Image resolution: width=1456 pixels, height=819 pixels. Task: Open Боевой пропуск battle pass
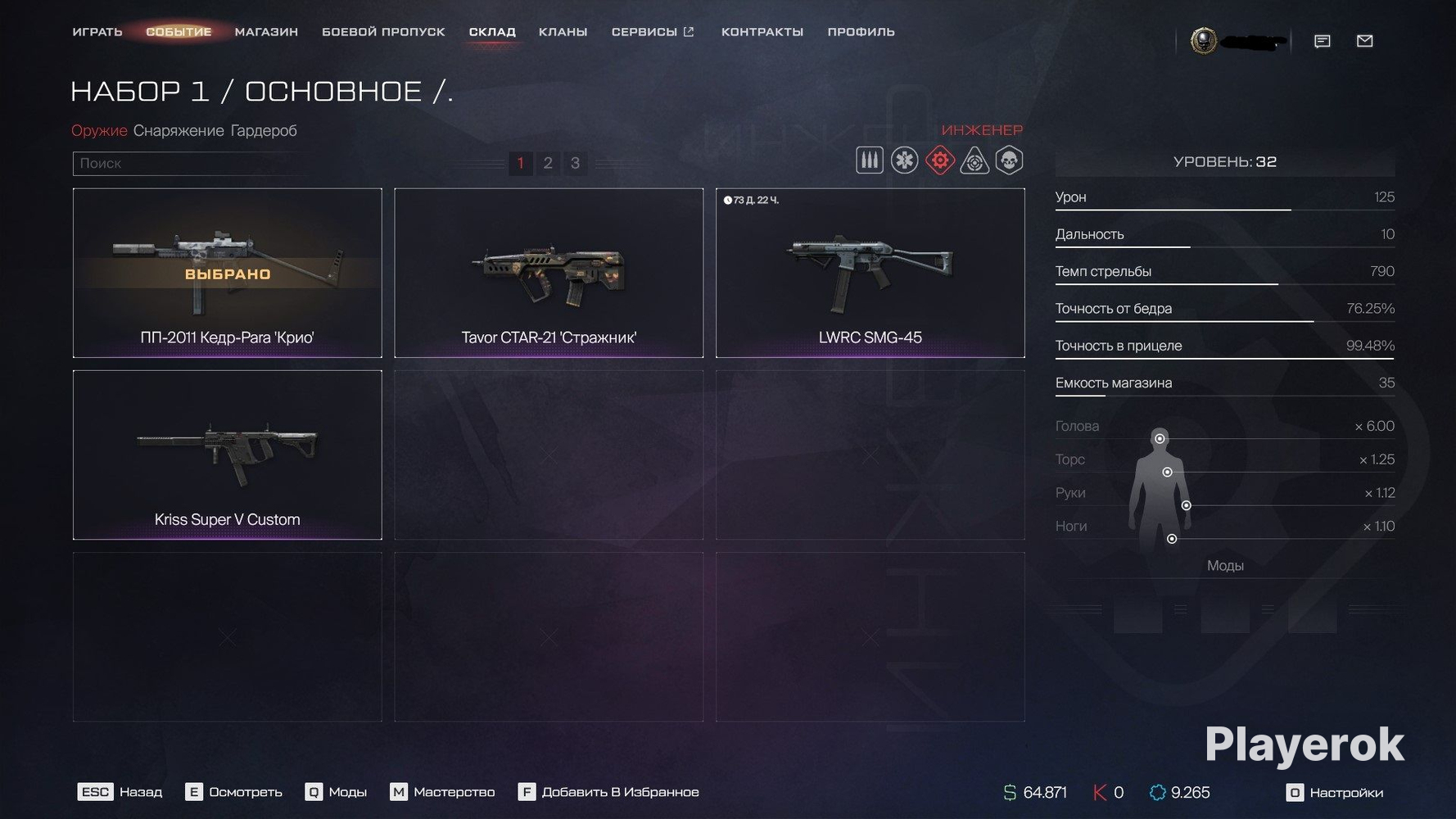[x=383, y=32]
